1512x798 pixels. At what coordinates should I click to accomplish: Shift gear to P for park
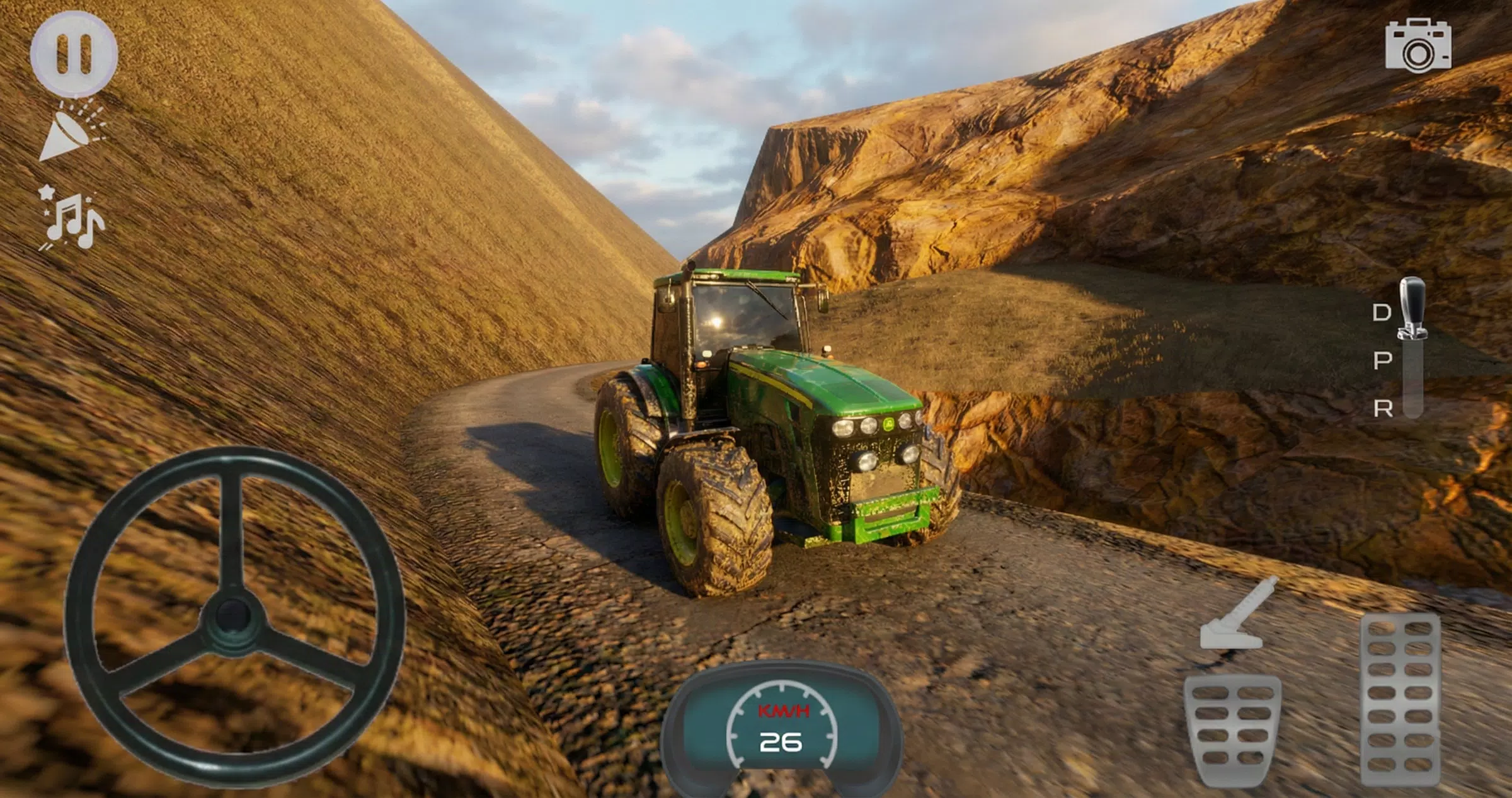[x=1382, y=361]
